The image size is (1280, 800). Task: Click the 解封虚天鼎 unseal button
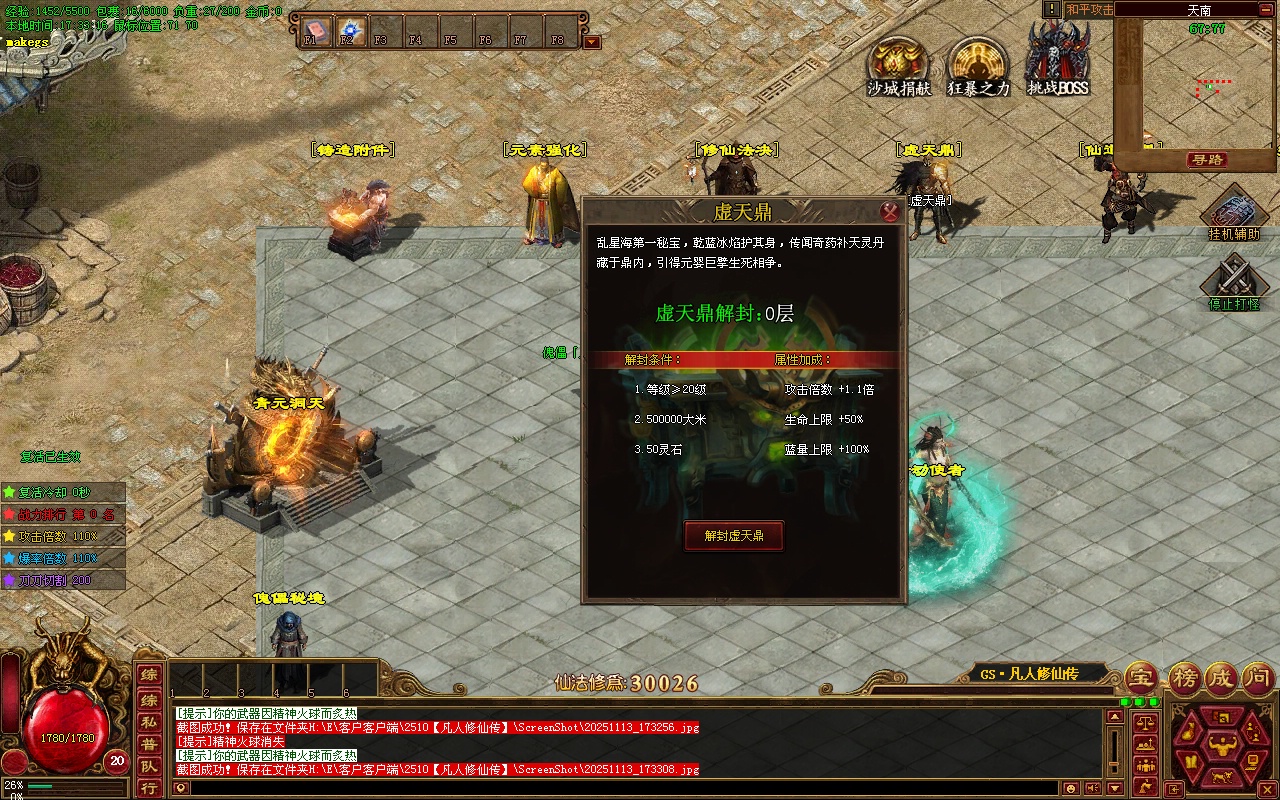pos(734,536)
